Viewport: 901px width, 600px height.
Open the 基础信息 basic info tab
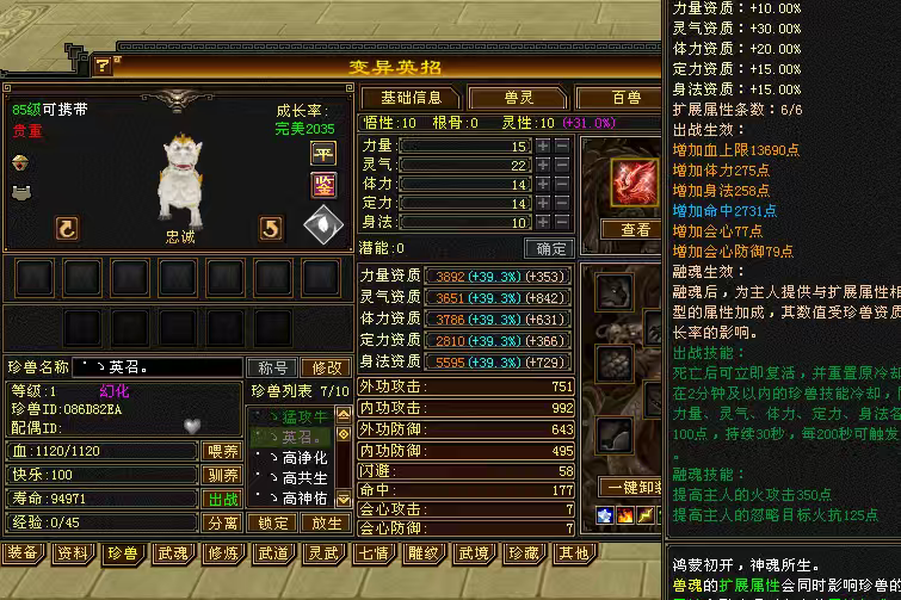[411, 98]
